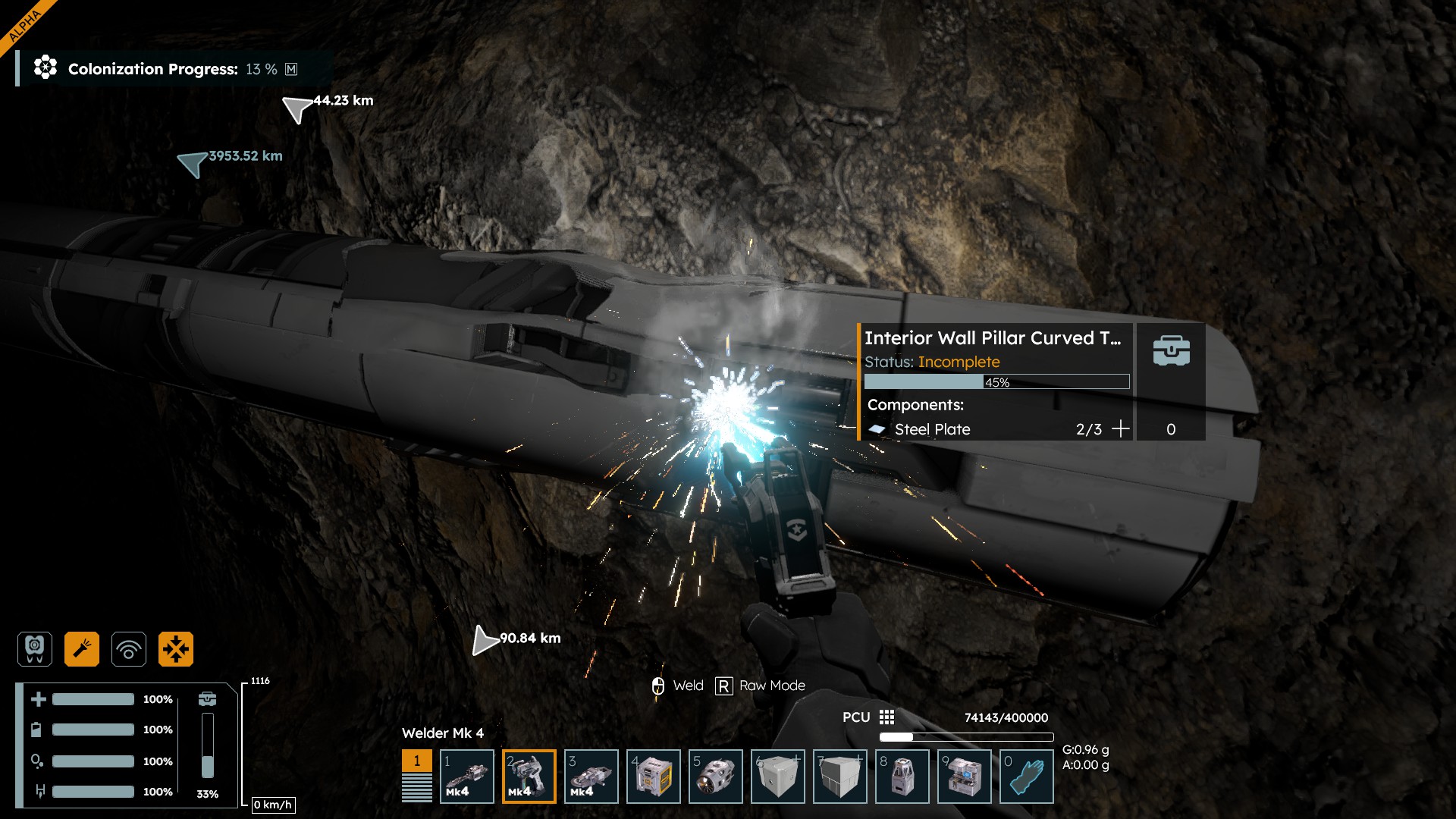Select the cylindrical machine block in slot 8
The image size is (1456, 819).
click(902, 777)
